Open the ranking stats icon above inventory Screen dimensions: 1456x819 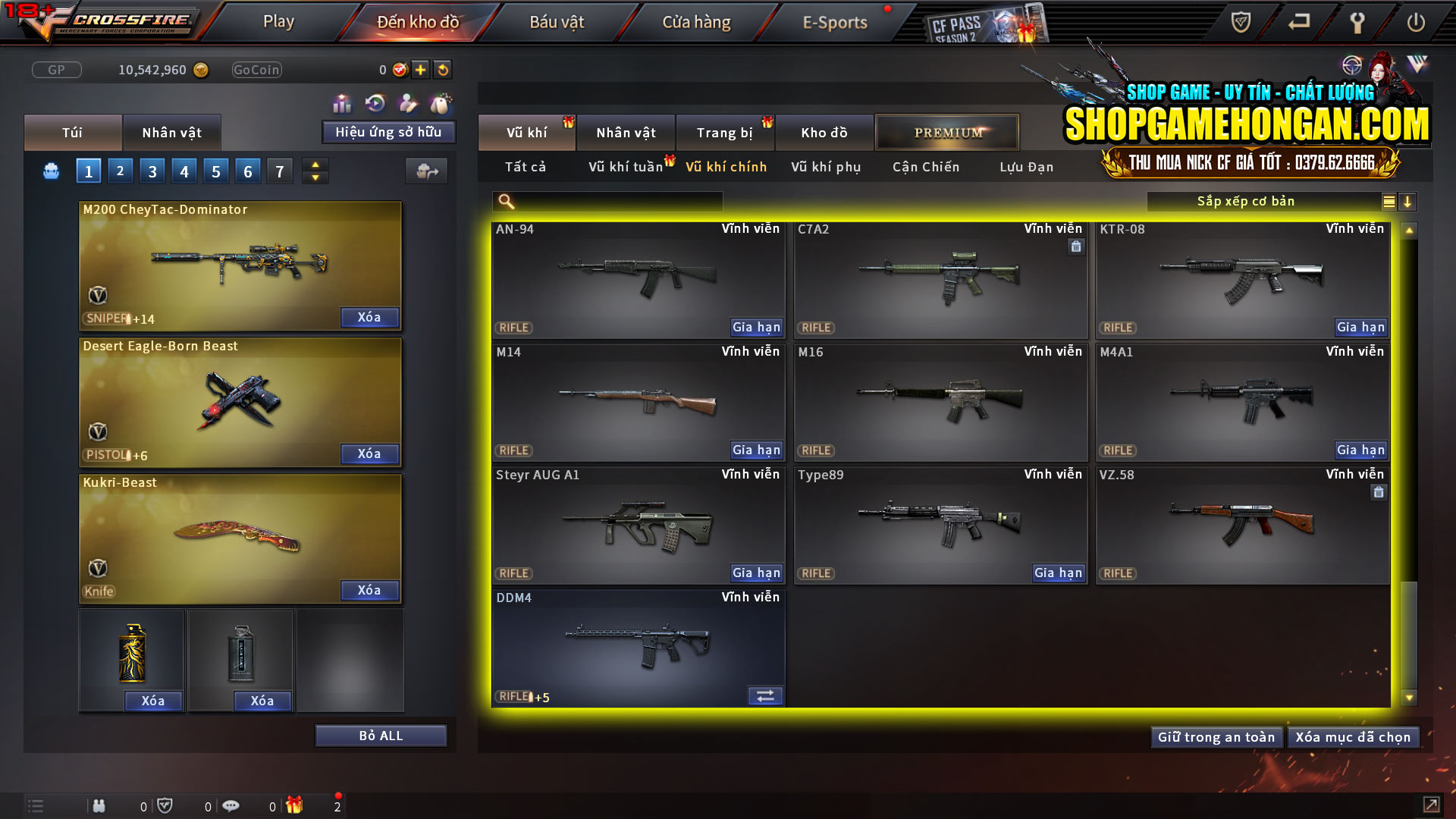pyautogui.click(x=342, y=102)
